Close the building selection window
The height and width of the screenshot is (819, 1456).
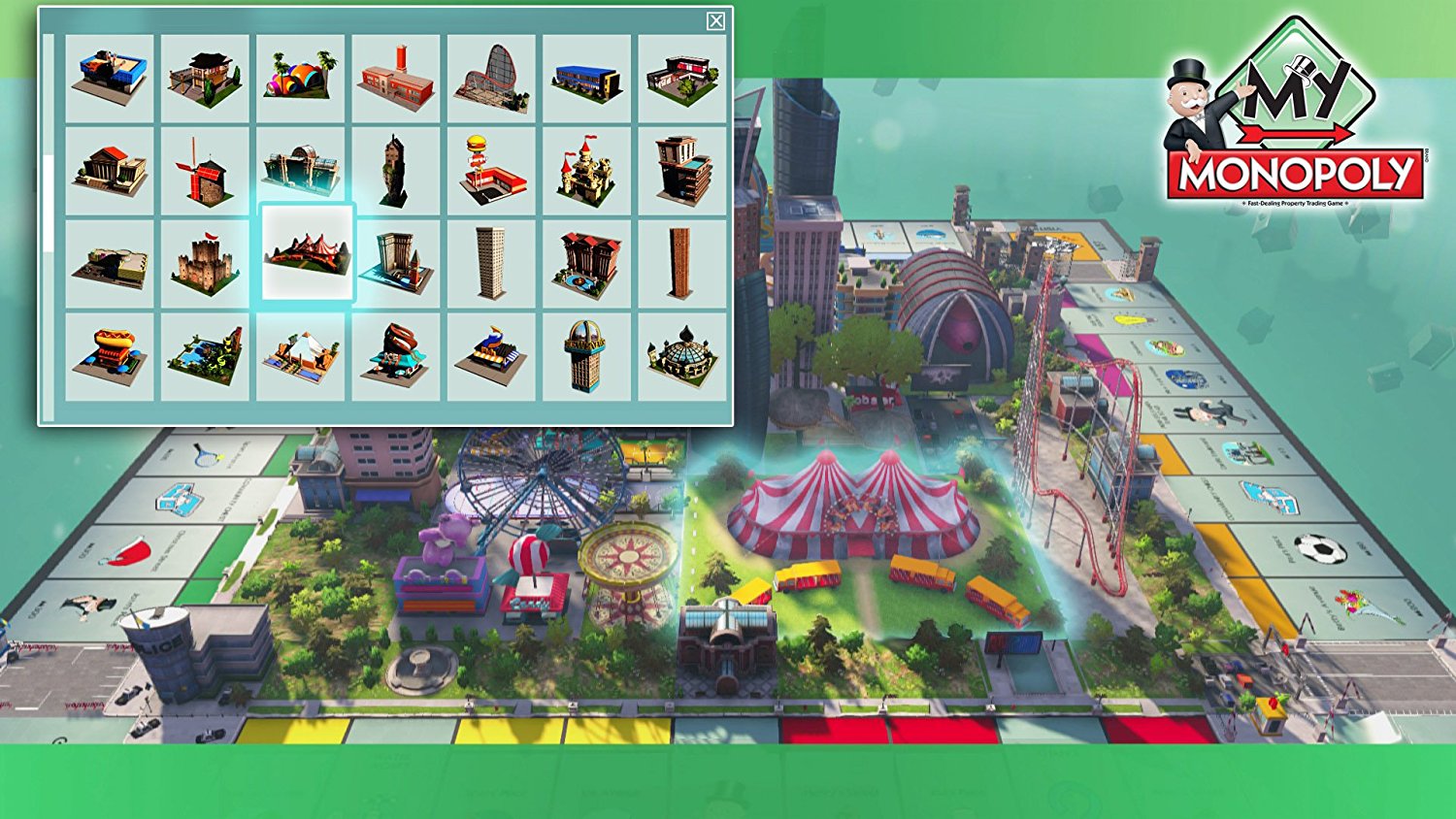point(715,19)
